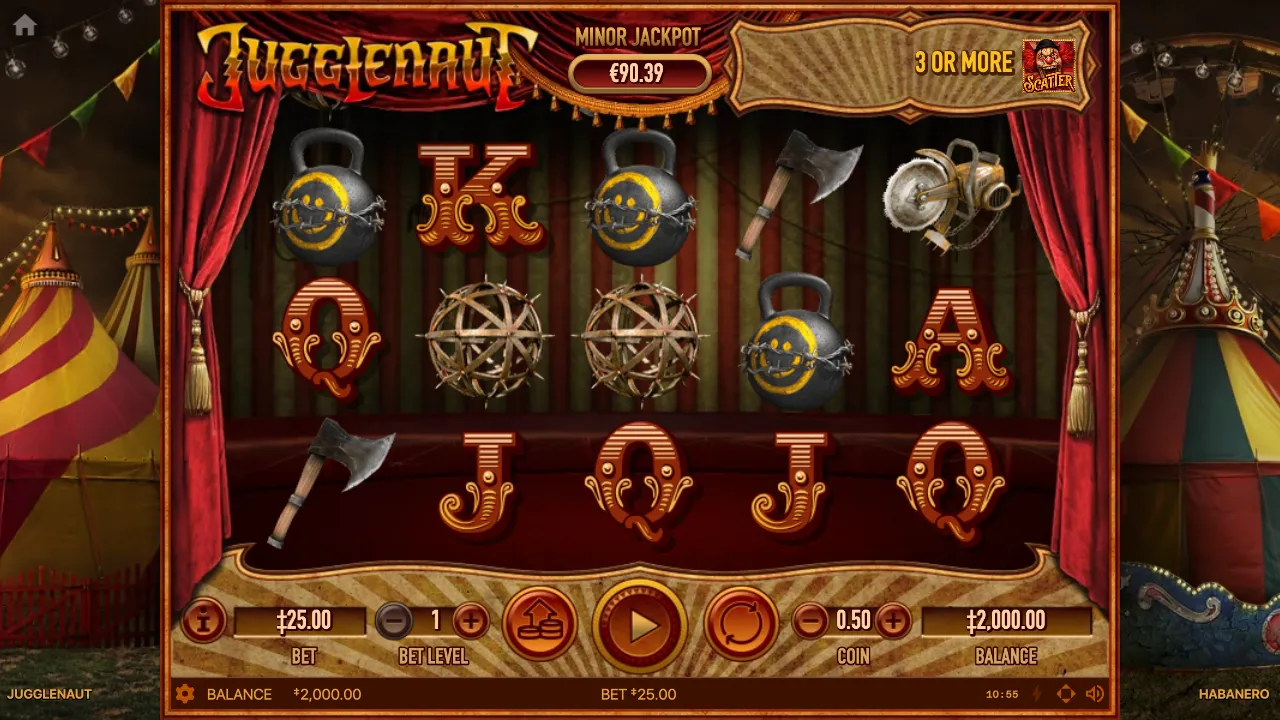1280x720 pixels.
Task: Set max bet with coin stack button
Action: pos(540,623)
